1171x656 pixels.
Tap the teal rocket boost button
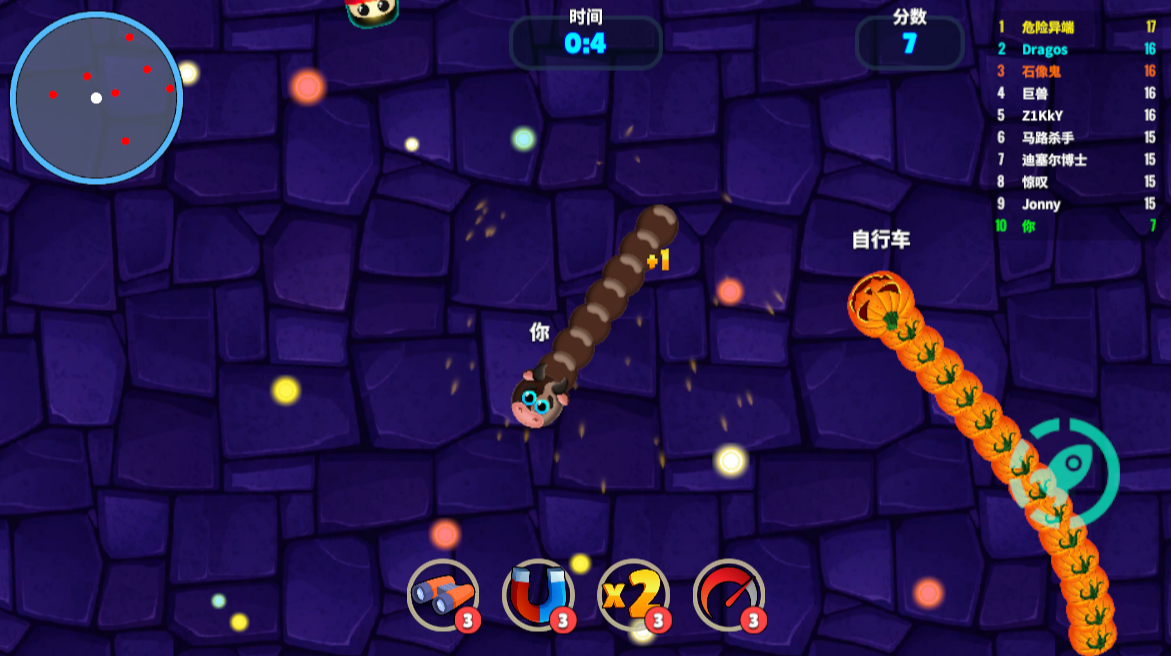[x=1065, y=473]
